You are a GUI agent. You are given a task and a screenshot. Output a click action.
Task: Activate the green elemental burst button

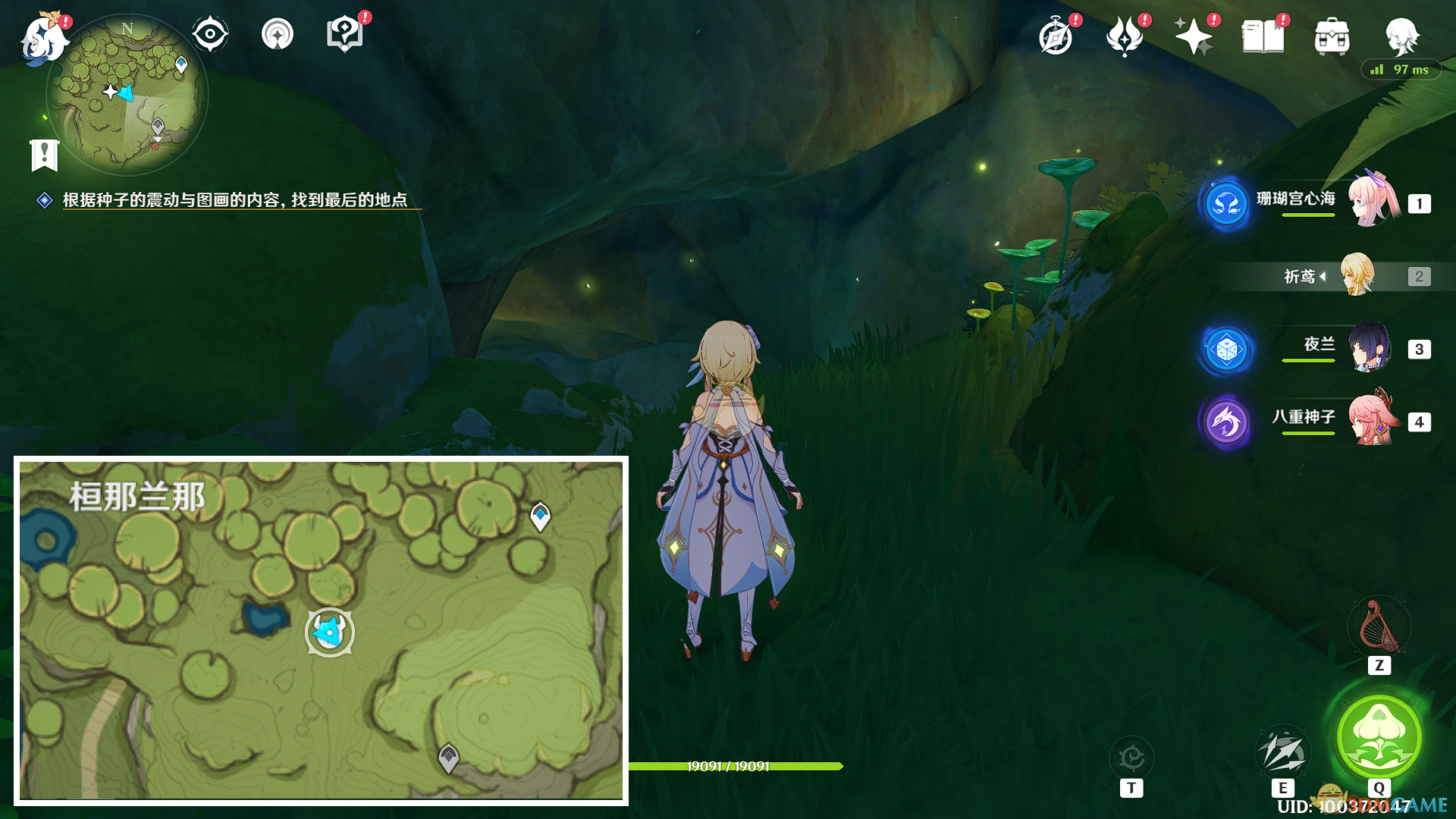pyautogui.click(x=1379, y=737)
